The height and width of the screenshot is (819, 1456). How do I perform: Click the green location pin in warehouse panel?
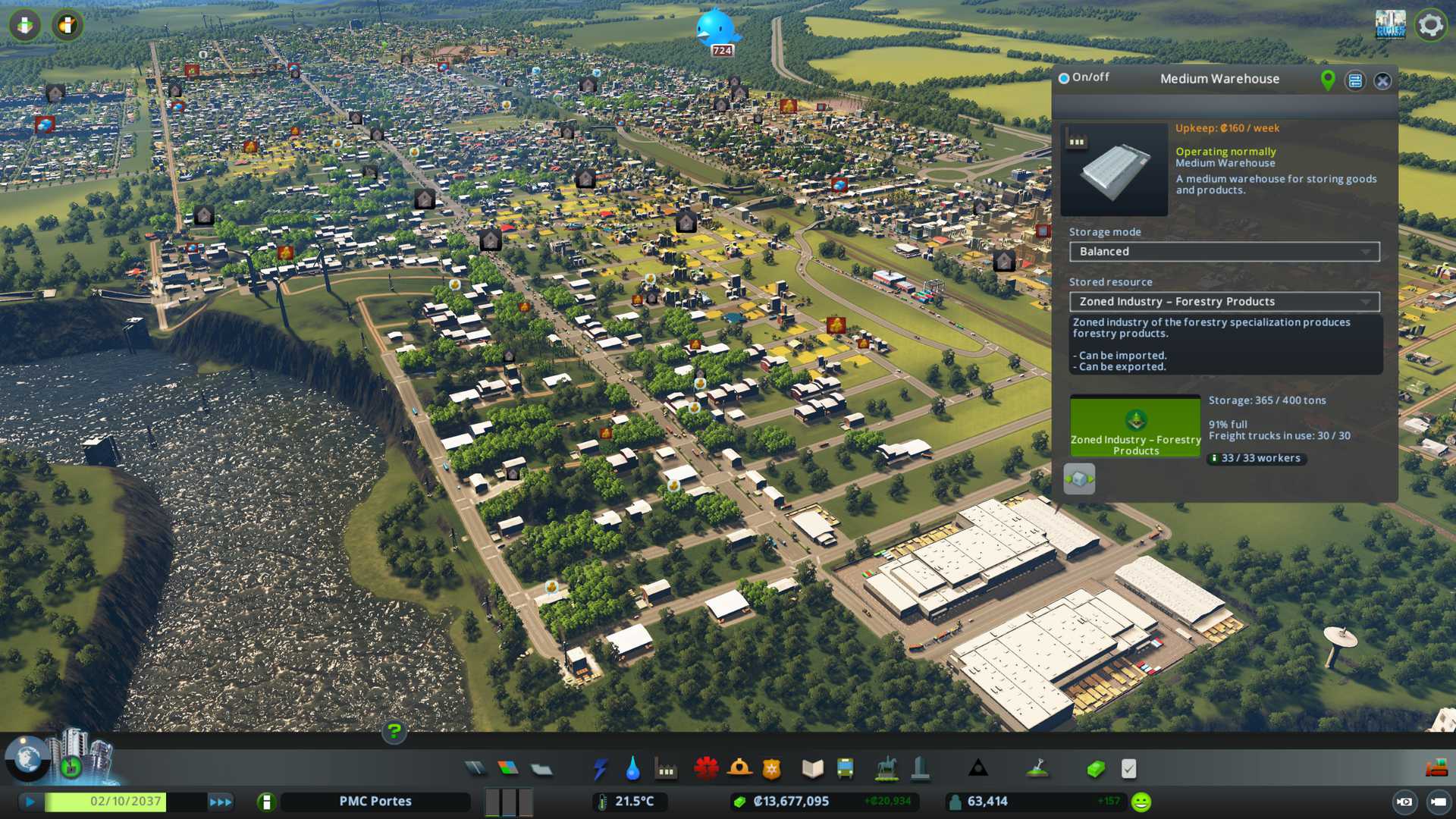(x=1328, y=80)
